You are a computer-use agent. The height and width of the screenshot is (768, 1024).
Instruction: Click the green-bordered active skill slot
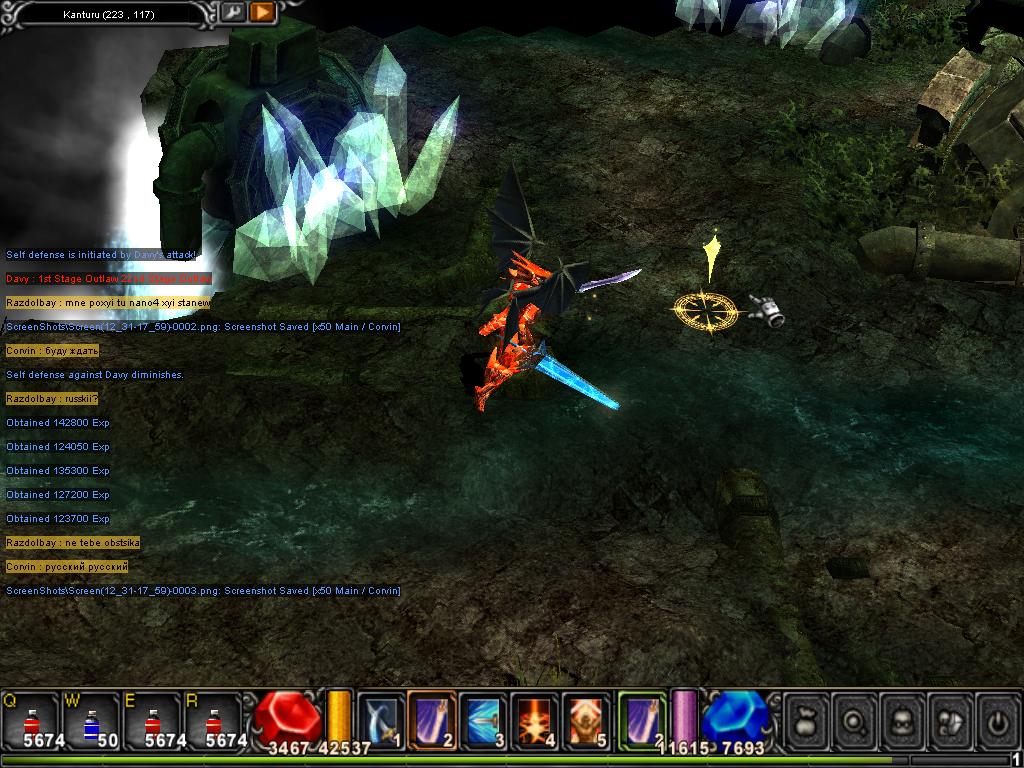(x=642, y=720)
